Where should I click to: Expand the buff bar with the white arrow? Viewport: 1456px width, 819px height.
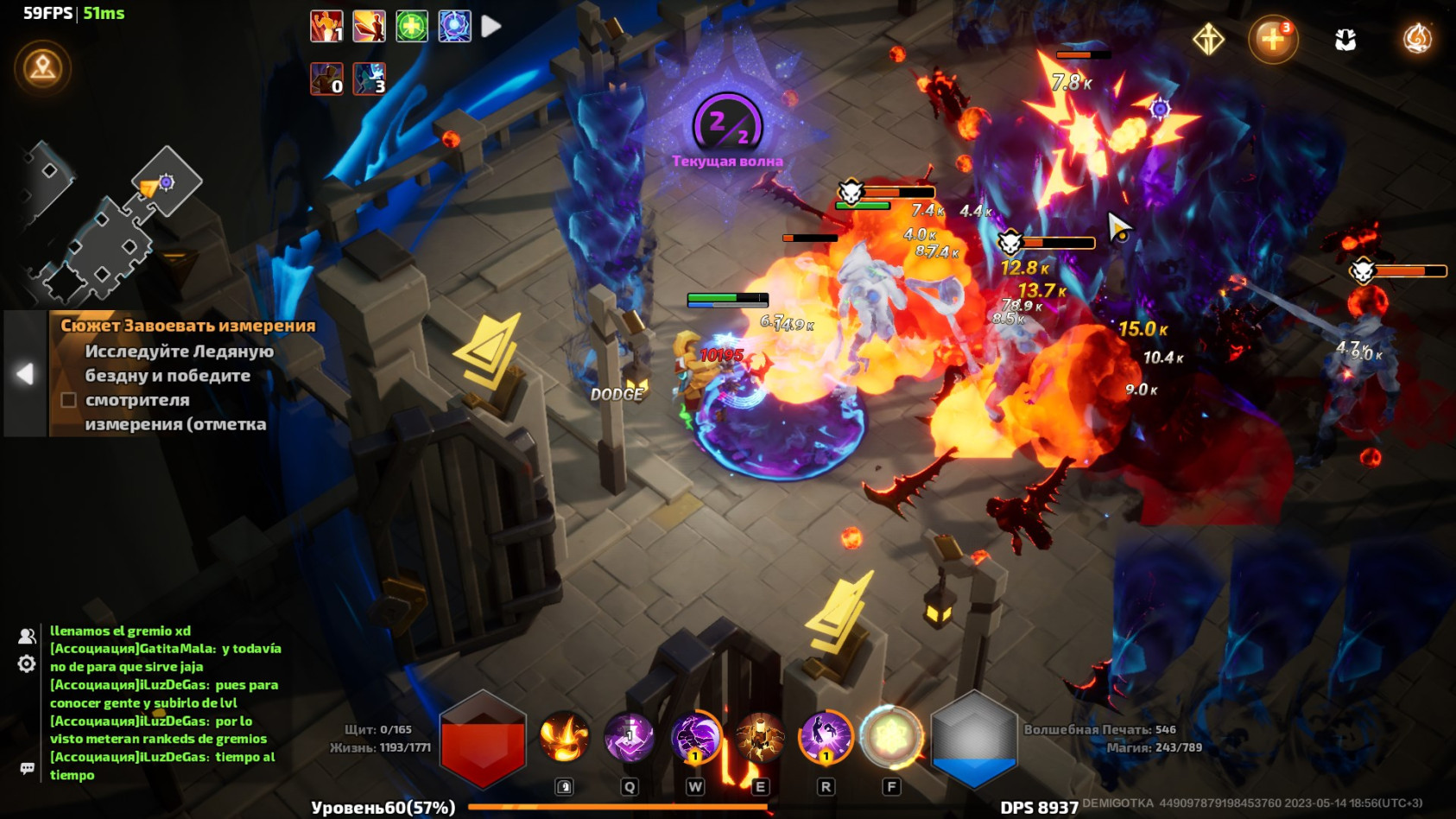tap(491, 26)
